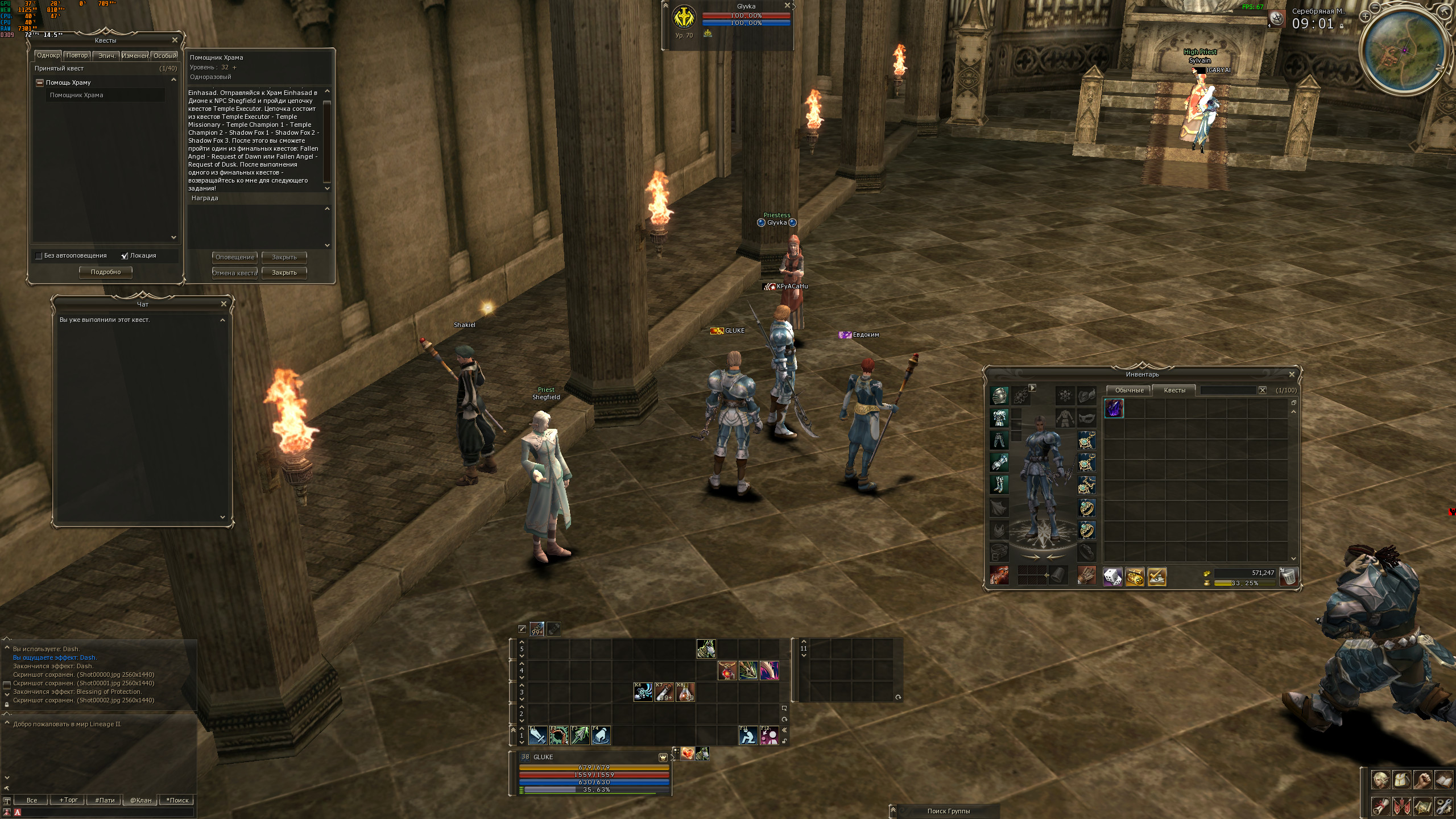The image size is (1456, 819).
Task: Collapse the Помощь Храму quest group
Action: [40, 83]
